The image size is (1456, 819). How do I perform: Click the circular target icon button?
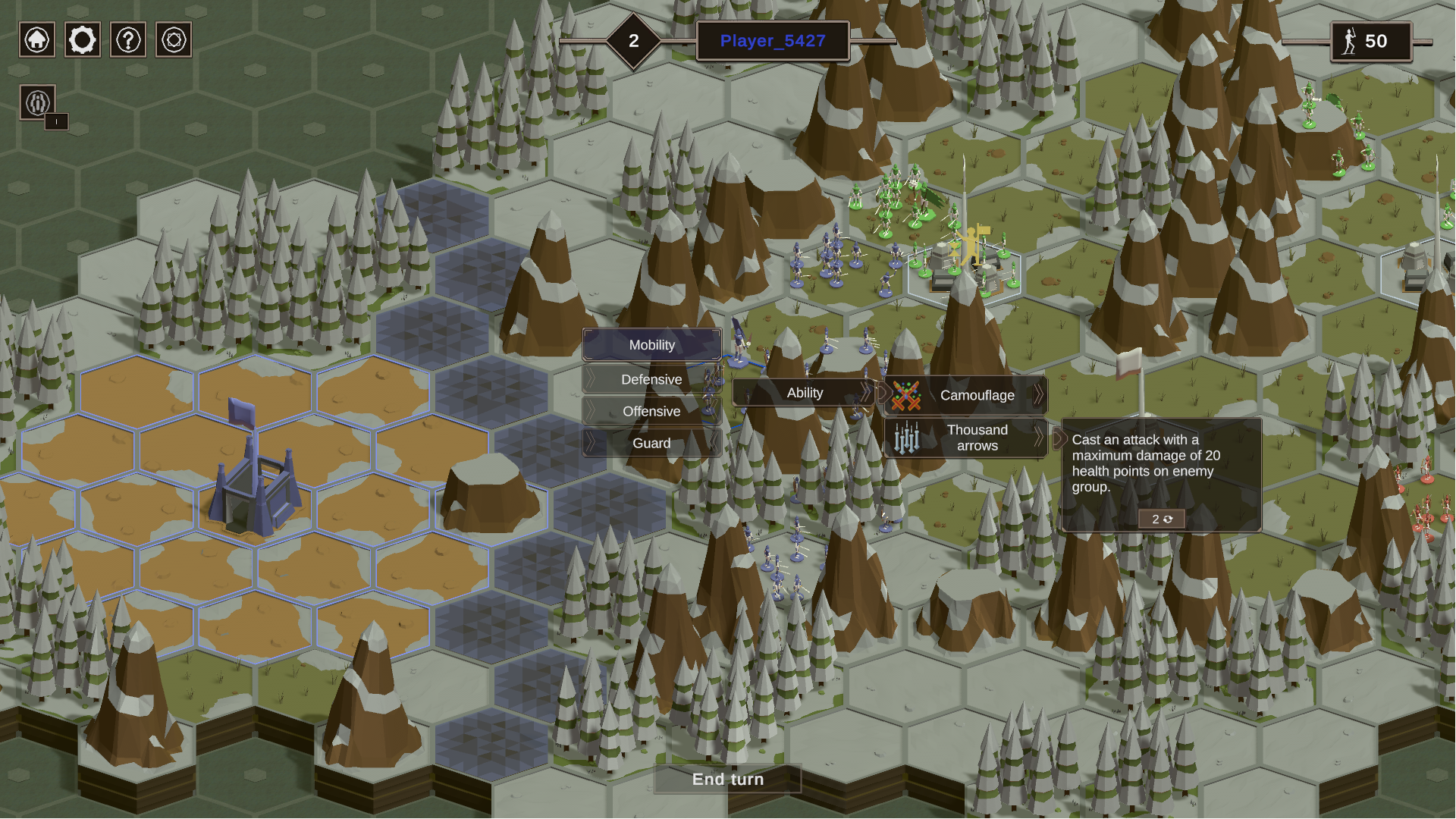pos(174,39)
